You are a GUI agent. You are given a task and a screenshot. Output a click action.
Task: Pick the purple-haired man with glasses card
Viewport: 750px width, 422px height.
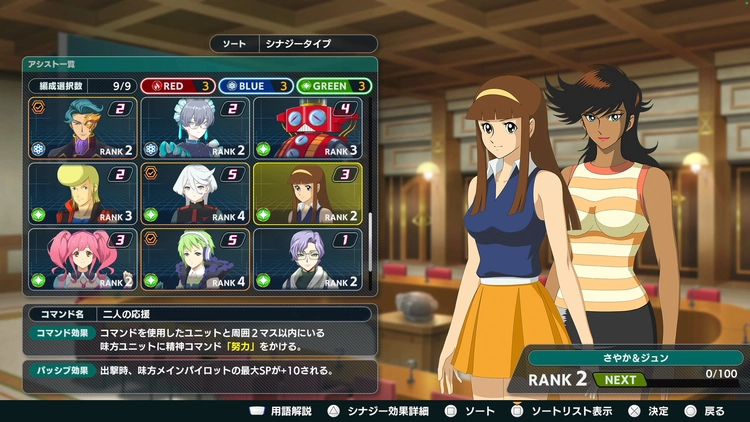(x=307, y=259)
